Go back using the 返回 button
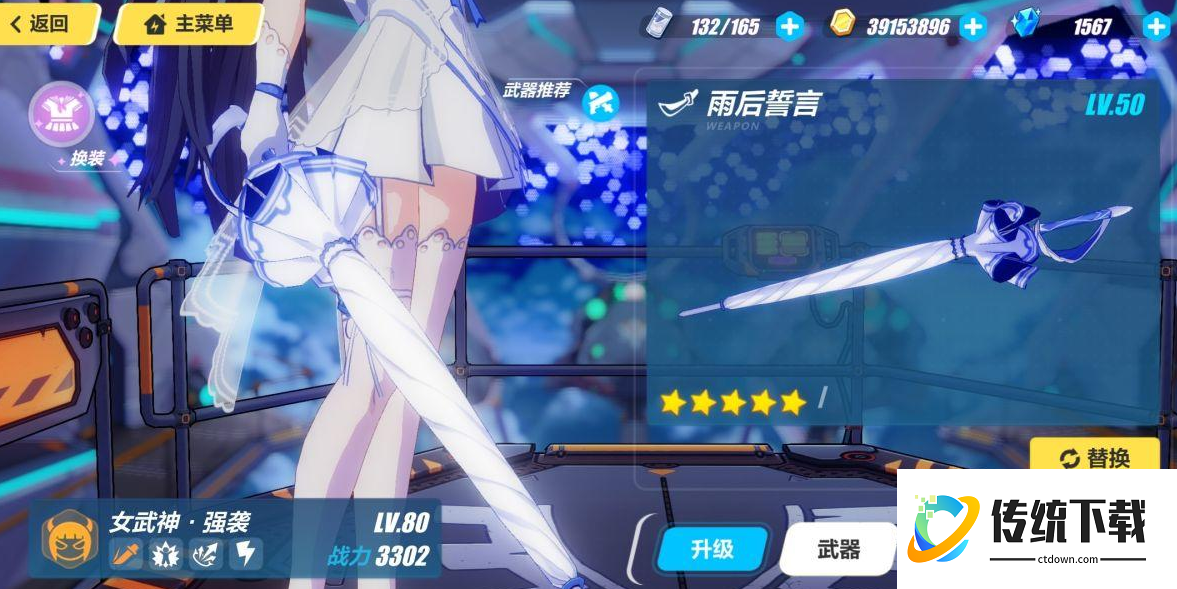Image resolution: width=1177 pixels, height=589 pixels. click(x=42, y=24)
